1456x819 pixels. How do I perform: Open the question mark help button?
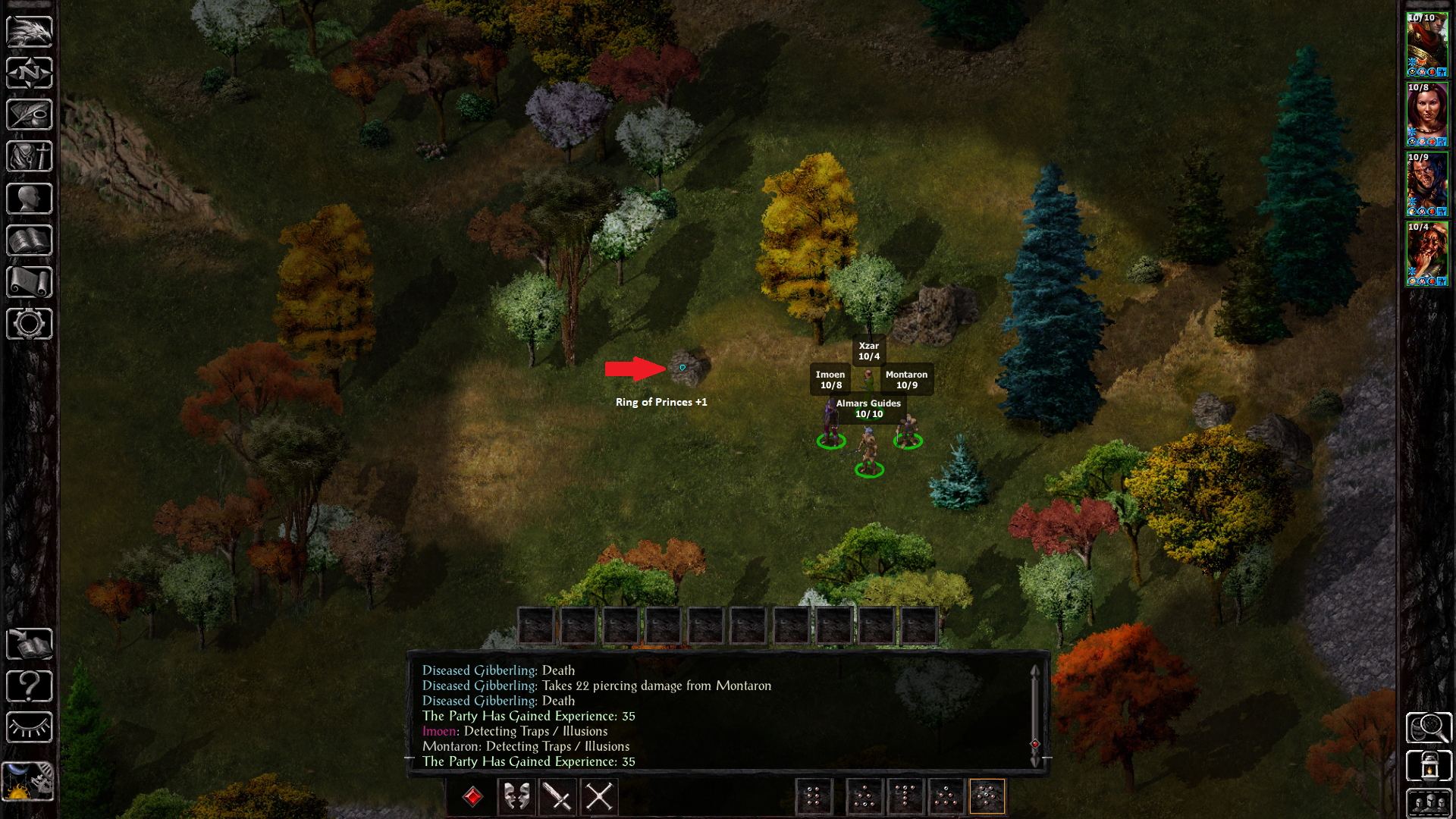pyautogui.click(x=30, y=686)
